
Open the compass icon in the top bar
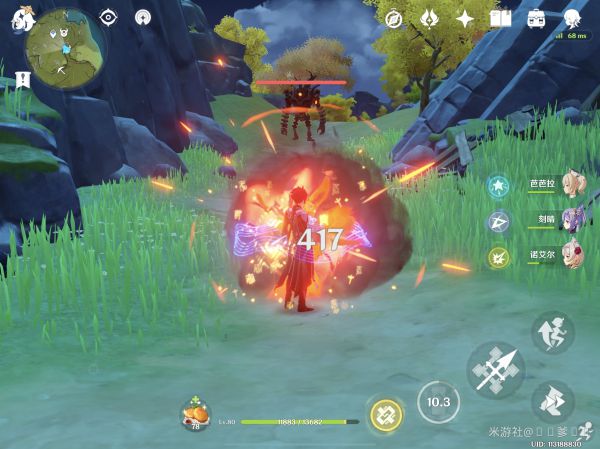click(393, 18)
